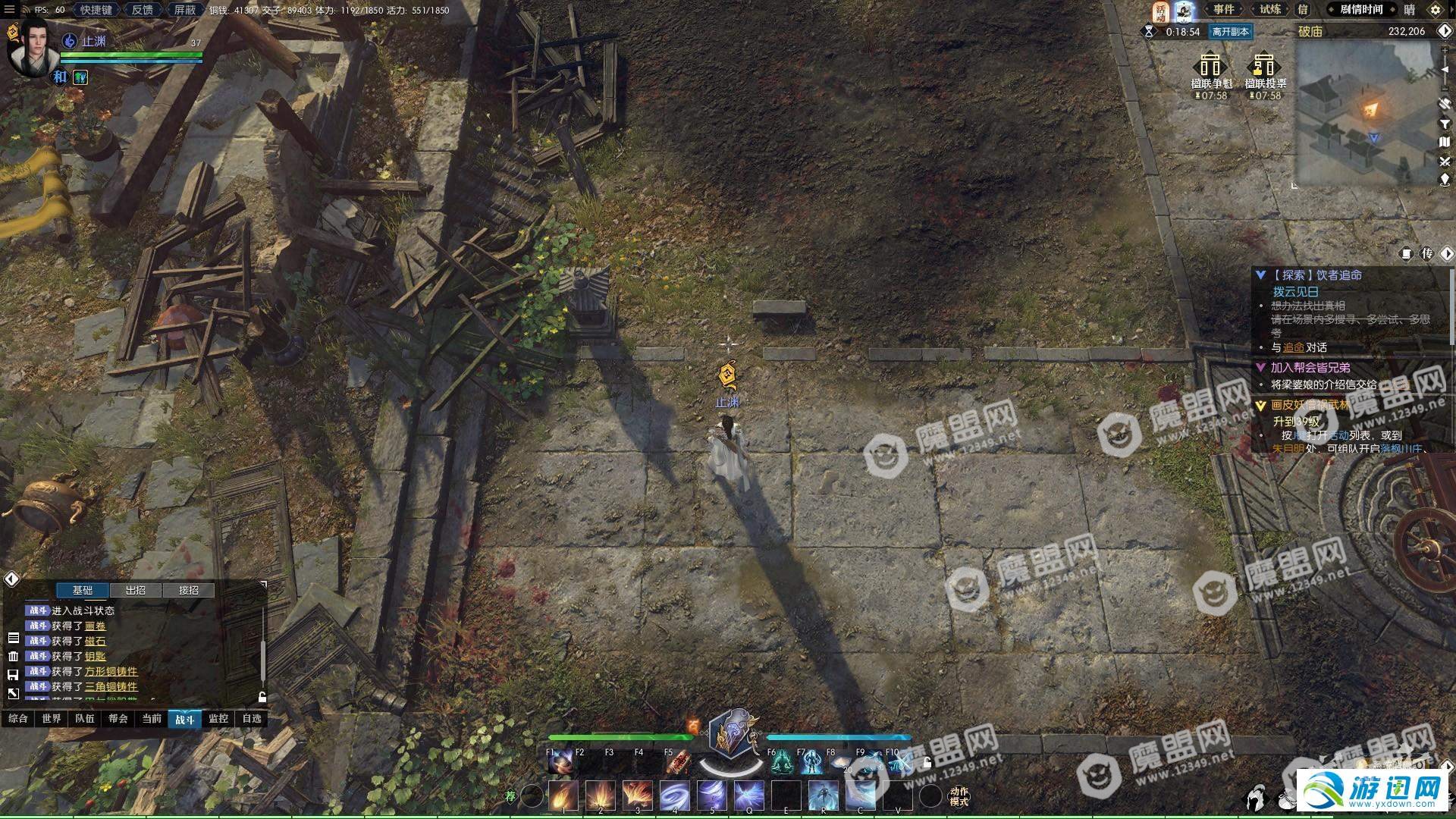The width and height of the screenshot is (1456, 819).
Task: Click the 离开副本 leave dungeon button
Action: [1230, 32]
